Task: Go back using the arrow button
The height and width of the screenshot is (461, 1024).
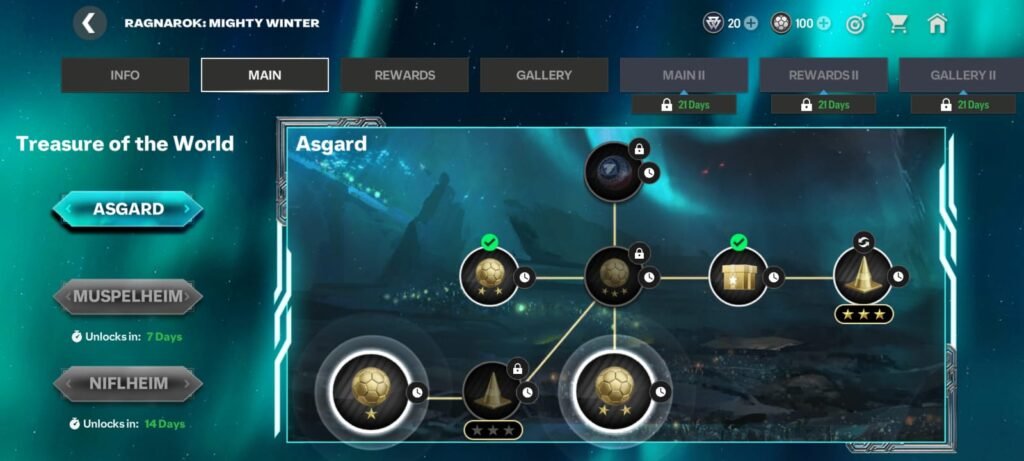Action: [90, 23]
